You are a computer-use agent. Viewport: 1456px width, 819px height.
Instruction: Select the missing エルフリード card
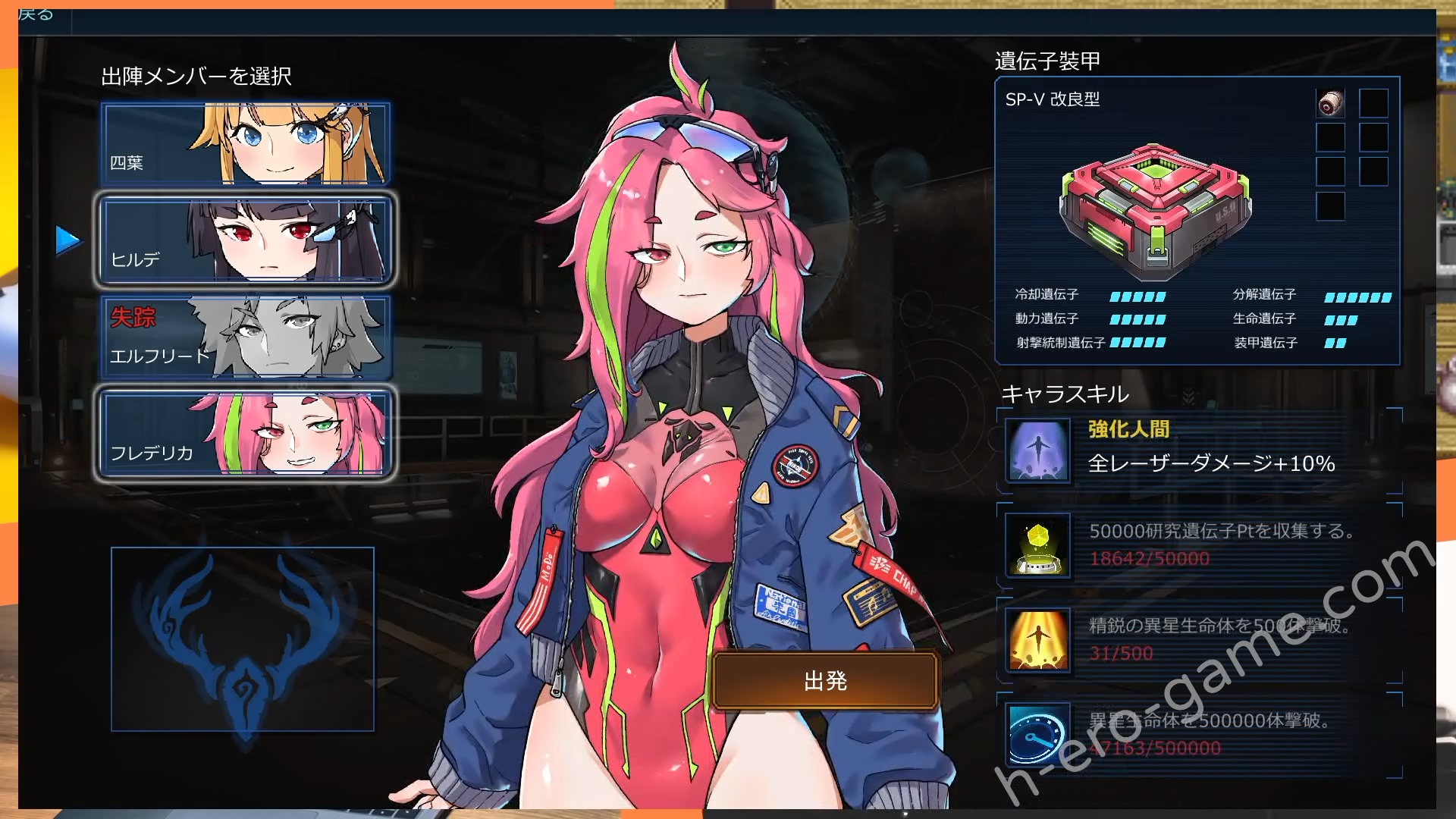245,337
